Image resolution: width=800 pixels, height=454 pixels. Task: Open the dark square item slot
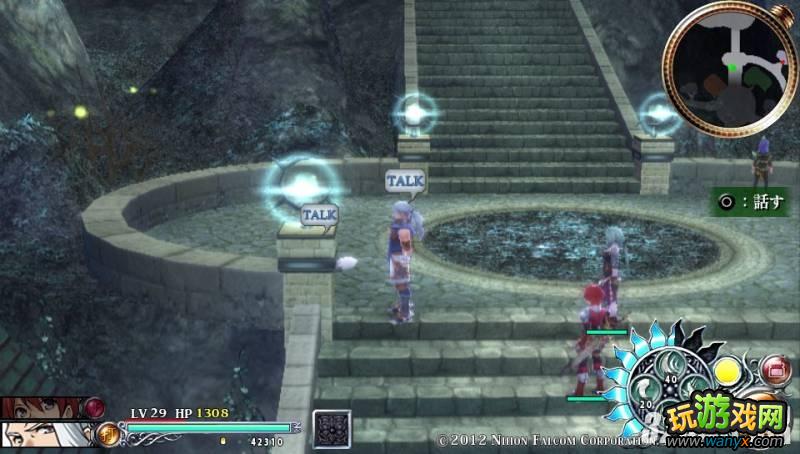pos(331,428)
